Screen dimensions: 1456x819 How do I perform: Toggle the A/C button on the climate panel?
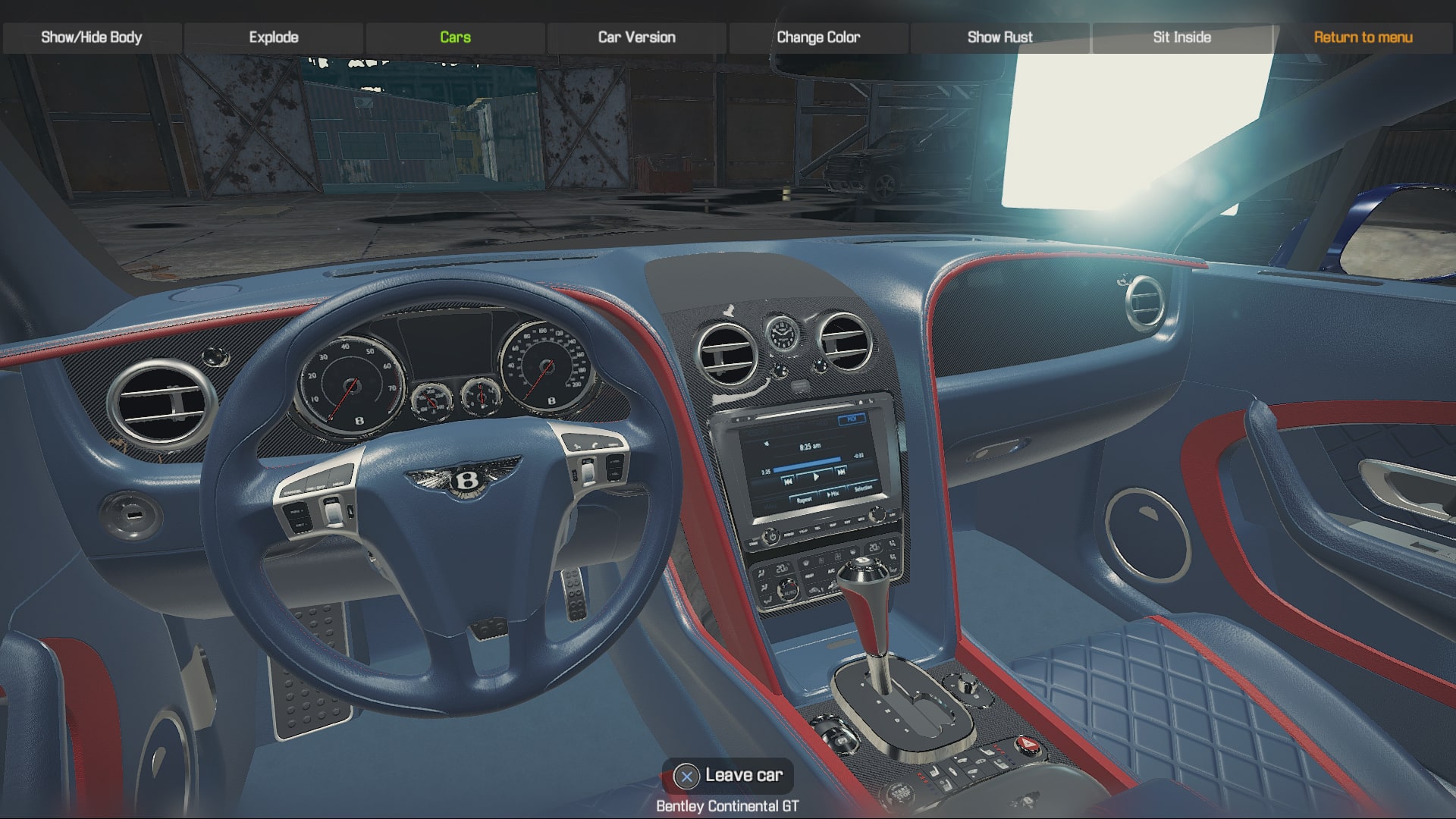click(x=833, y=571)
